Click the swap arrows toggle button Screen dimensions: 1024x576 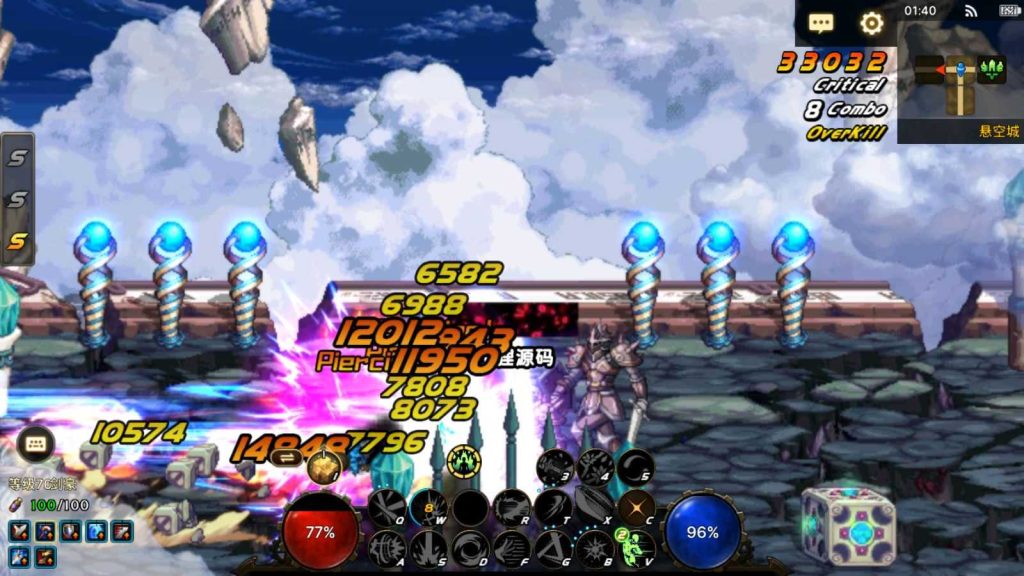tap(286, 456)
